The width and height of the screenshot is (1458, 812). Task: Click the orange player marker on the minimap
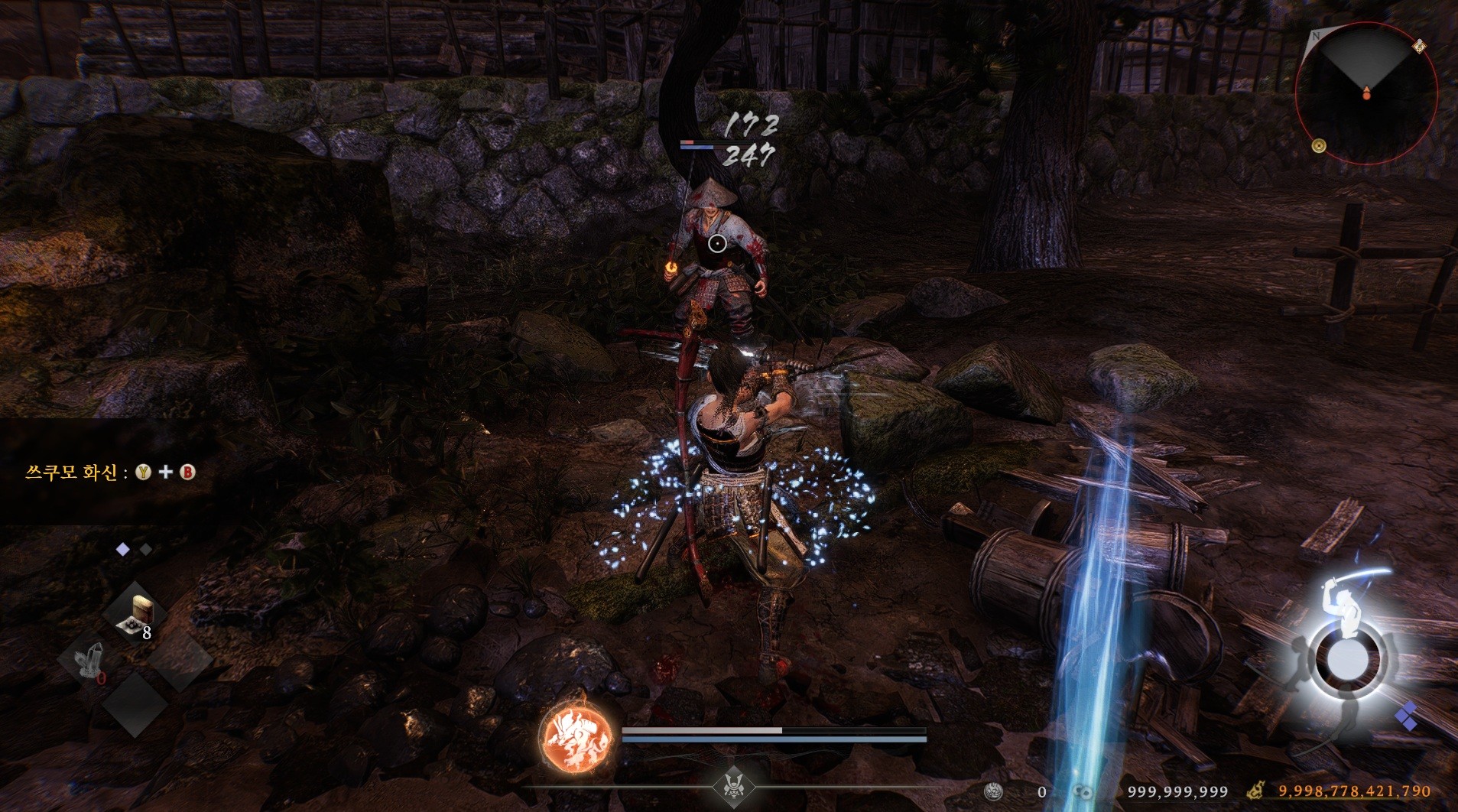coord(1365,94)
